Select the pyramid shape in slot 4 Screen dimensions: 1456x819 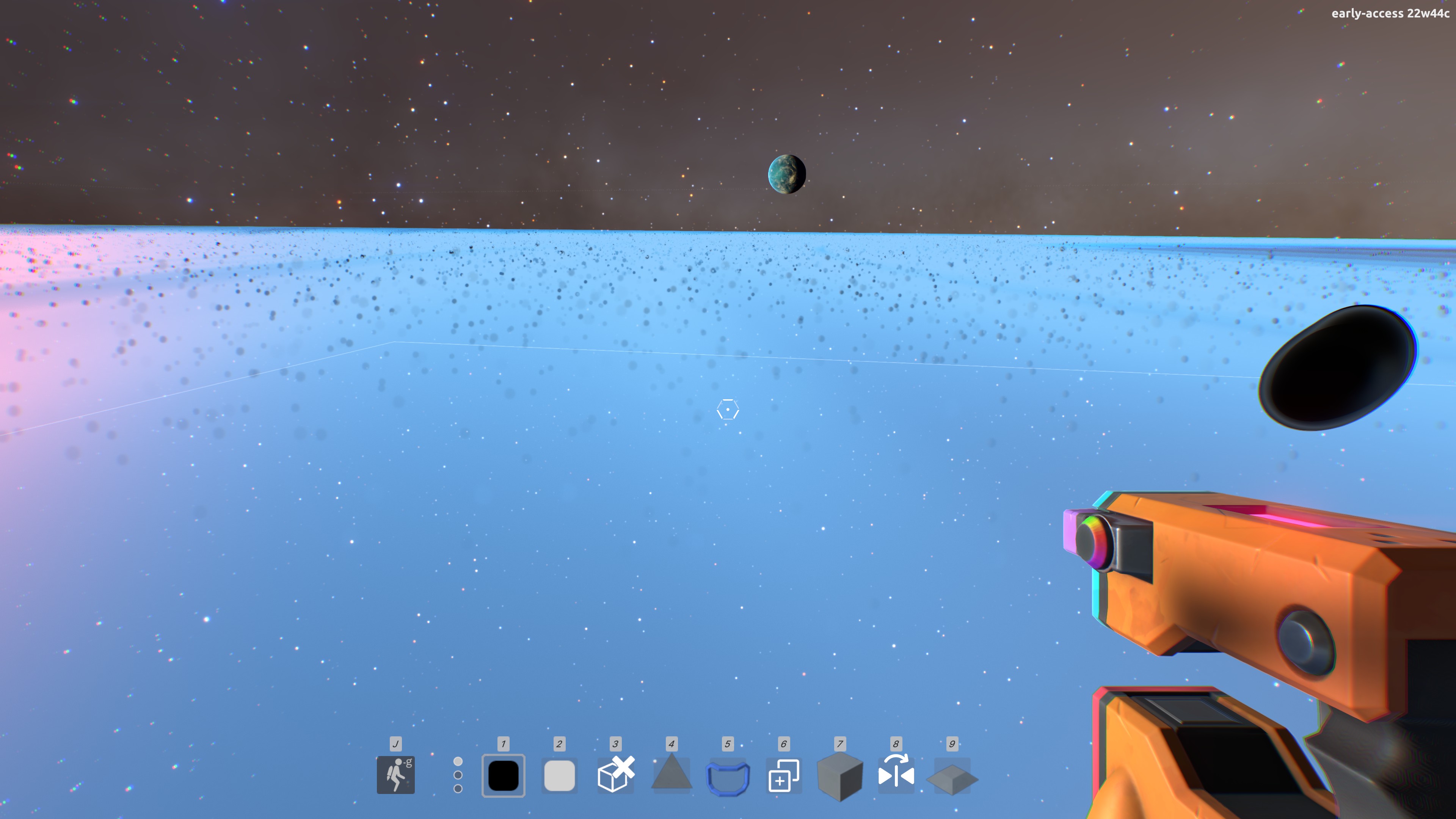click(x=672, y=777)
